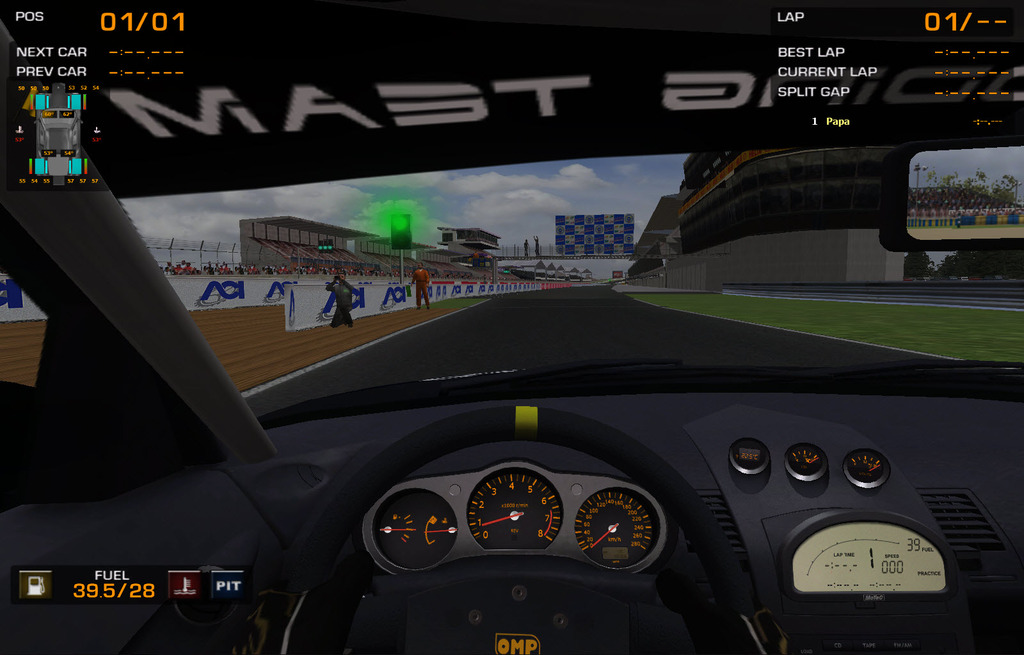The height and width of the screenshot is (655, 1024).
Task: Click the fuel pump icon
Action: [36, 585]
